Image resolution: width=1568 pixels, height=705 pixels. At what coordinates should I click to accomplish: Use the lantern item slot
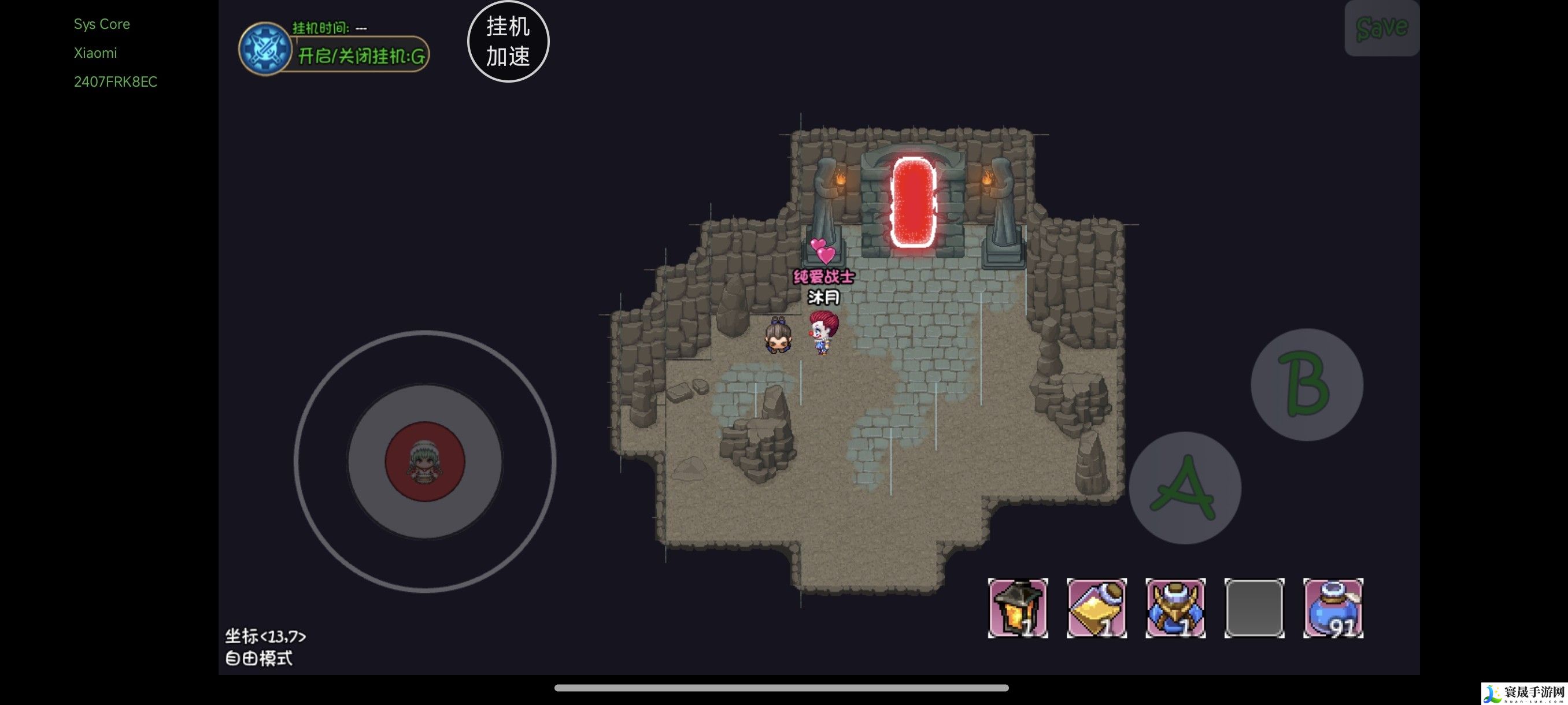click(1017, 608)
